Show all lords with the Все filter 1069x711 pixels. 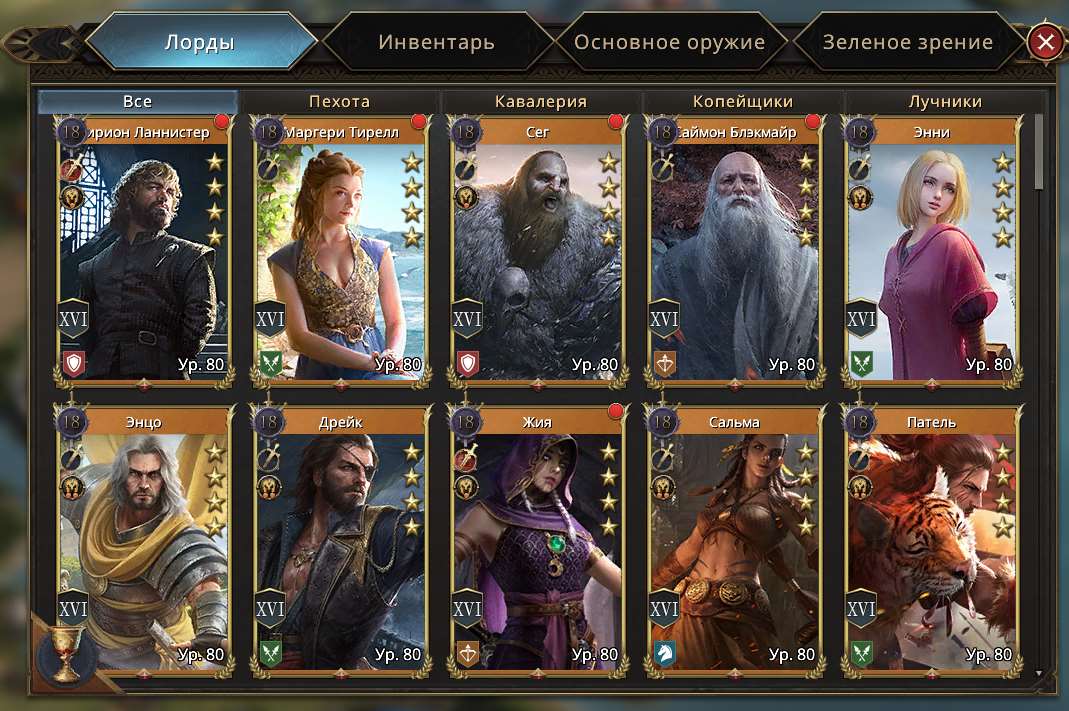point(138,101)
